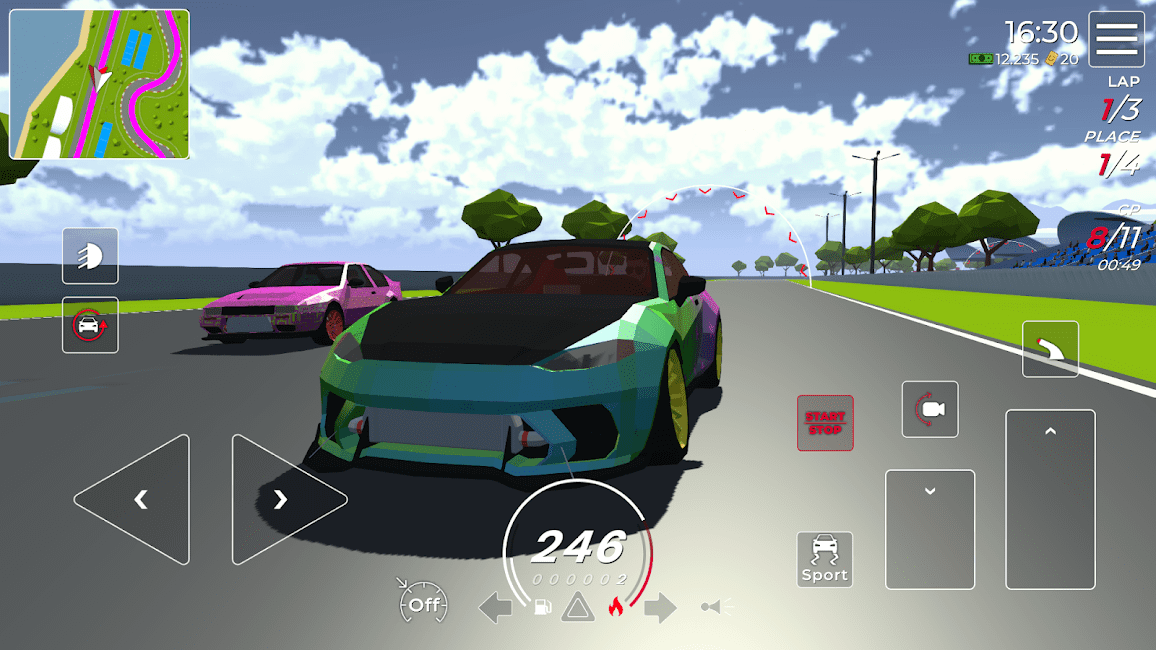
Task: Open the hamburger menu
Action: (1116, 39)
